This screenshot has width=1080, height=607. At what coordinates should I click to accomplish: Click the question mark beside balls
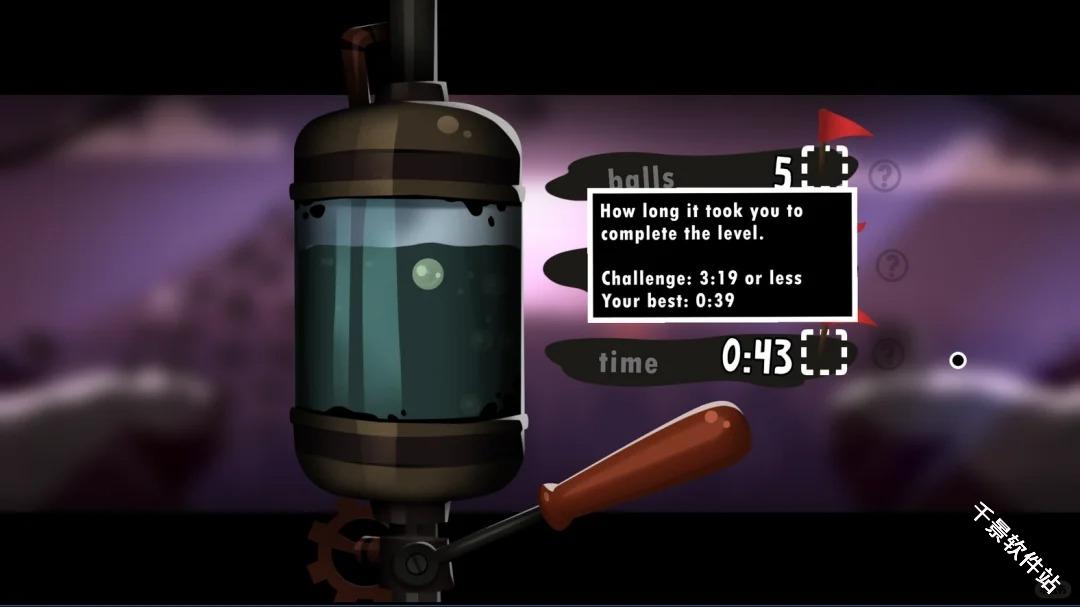pyautogui.click(x=884, y=177)
